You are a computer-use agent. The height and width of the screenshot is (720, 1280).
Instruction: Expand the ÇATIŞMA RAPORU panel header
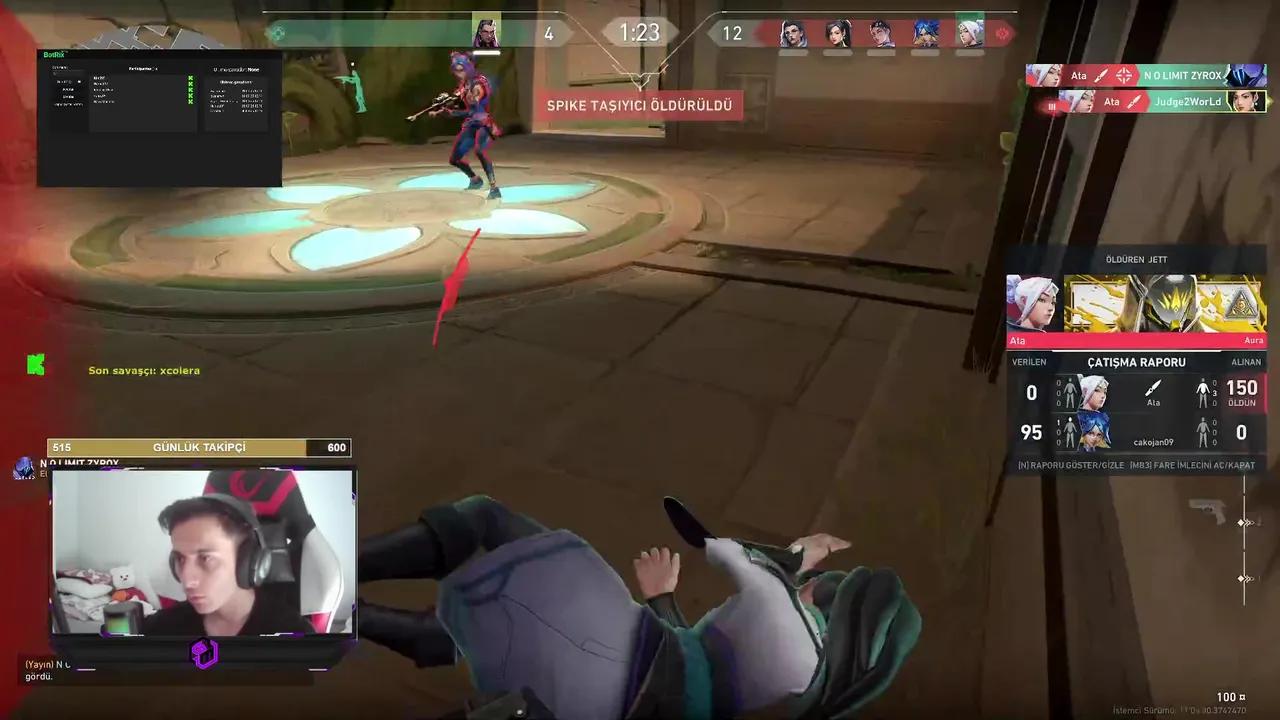click(x=1136, y=362)
